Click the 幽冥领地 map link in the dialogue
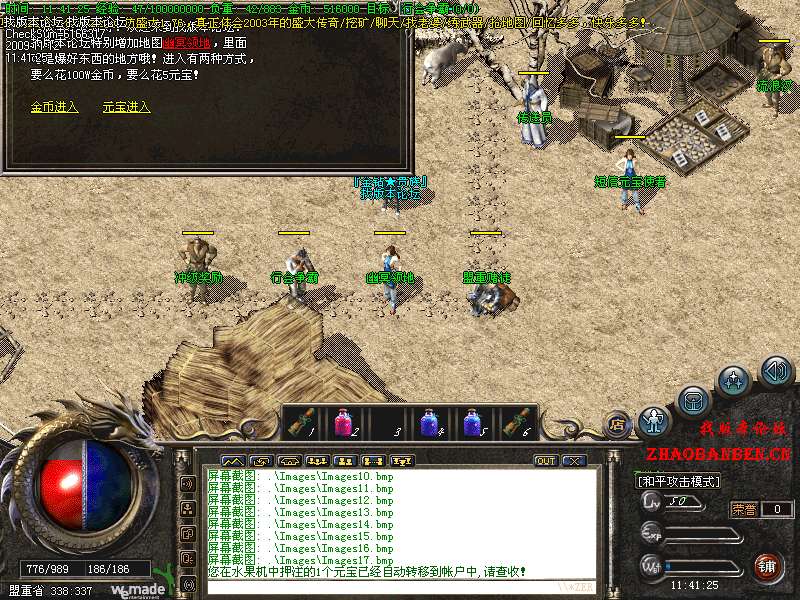Screen dimensions: 800x600 point(190,43)
